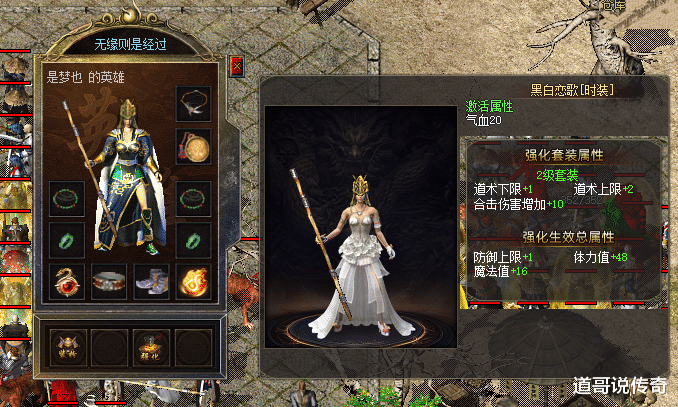Select the left jade ring slot
This screenshot has width=678, height=407.
coord(65,239)
